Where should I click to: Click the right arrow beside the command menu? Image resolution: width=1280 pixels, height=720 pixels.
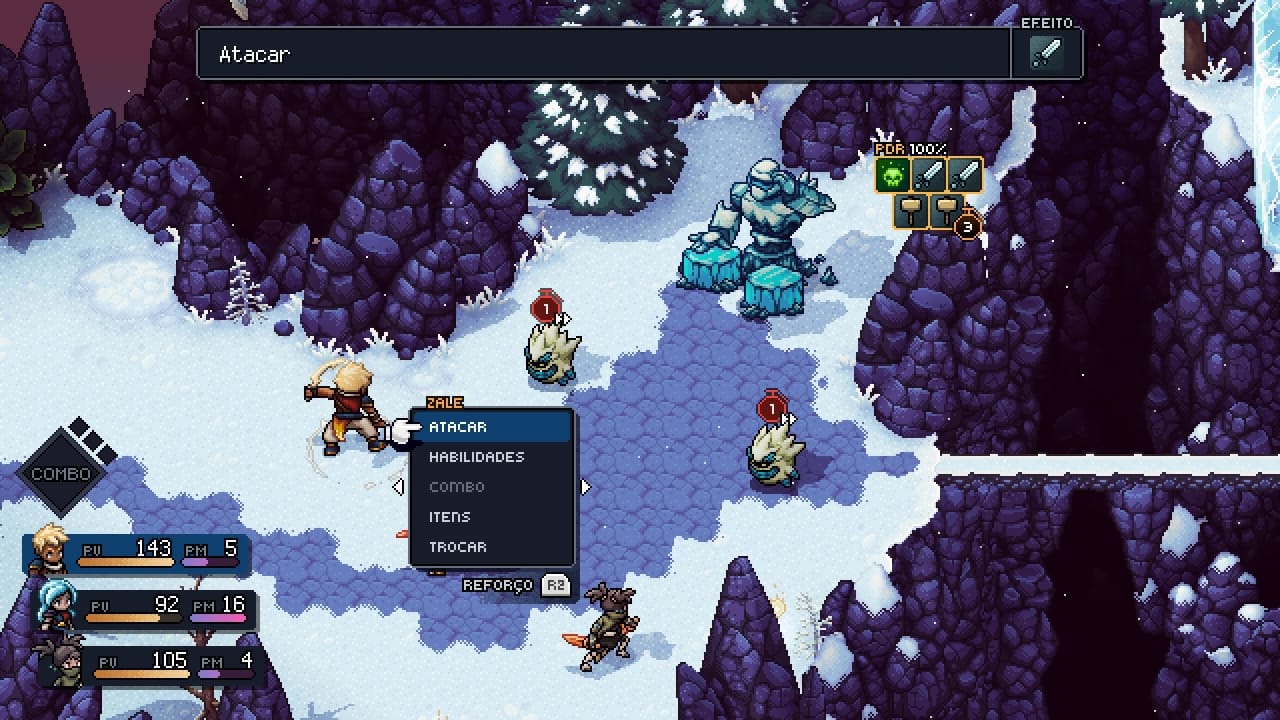tap(586, 487)
